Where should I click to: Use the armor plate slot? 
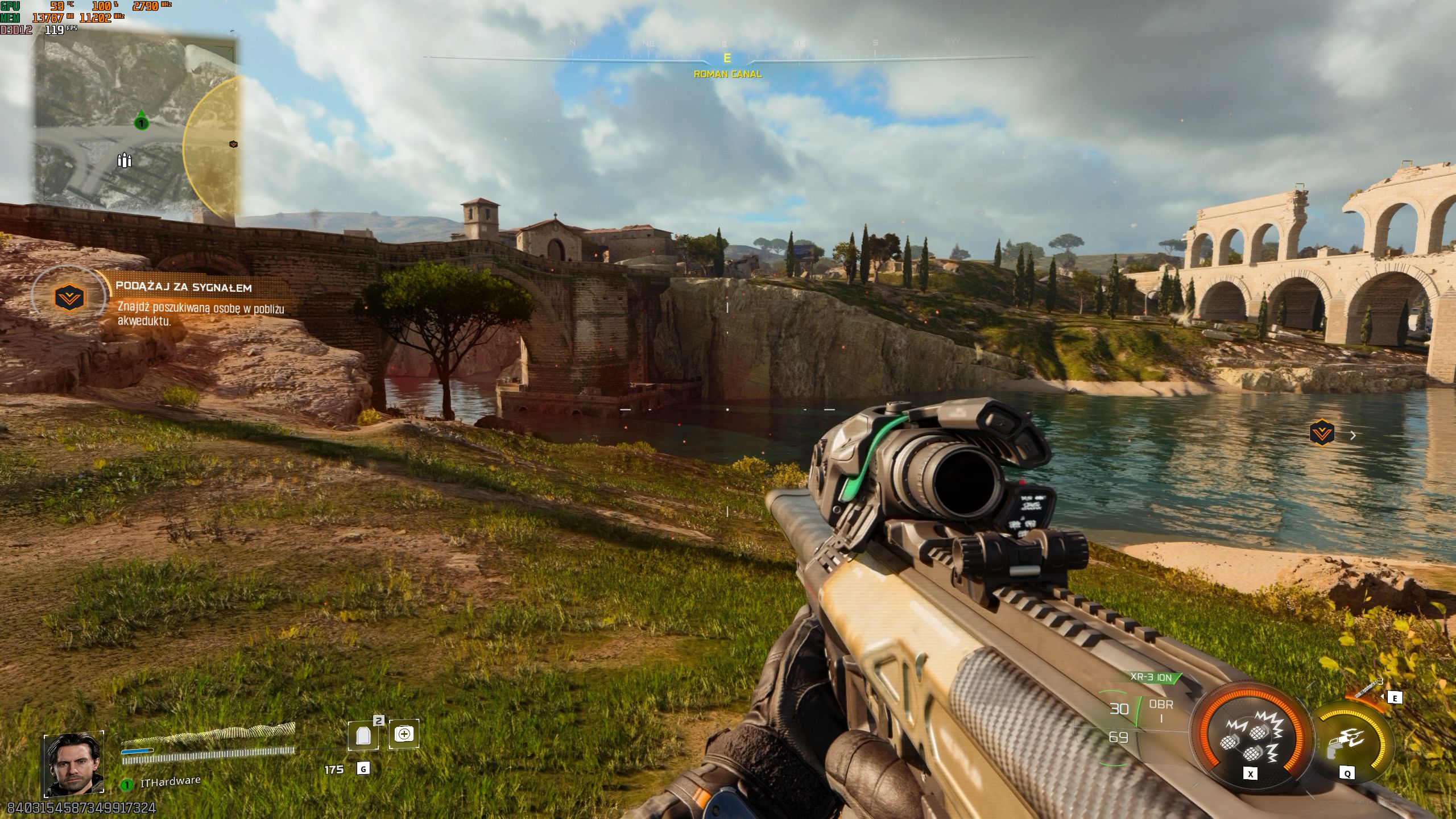pyautogui.click(x=363, y=735)
